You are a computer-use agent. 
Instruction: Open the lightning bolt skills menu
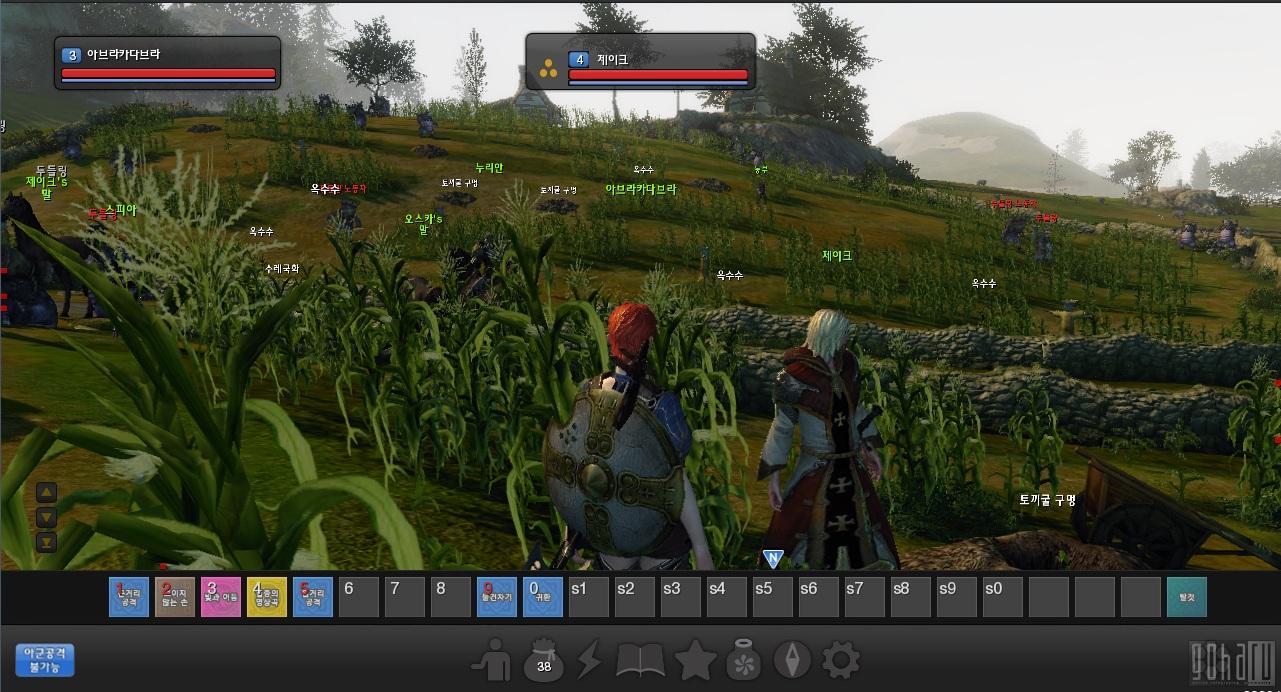[591, 660]
